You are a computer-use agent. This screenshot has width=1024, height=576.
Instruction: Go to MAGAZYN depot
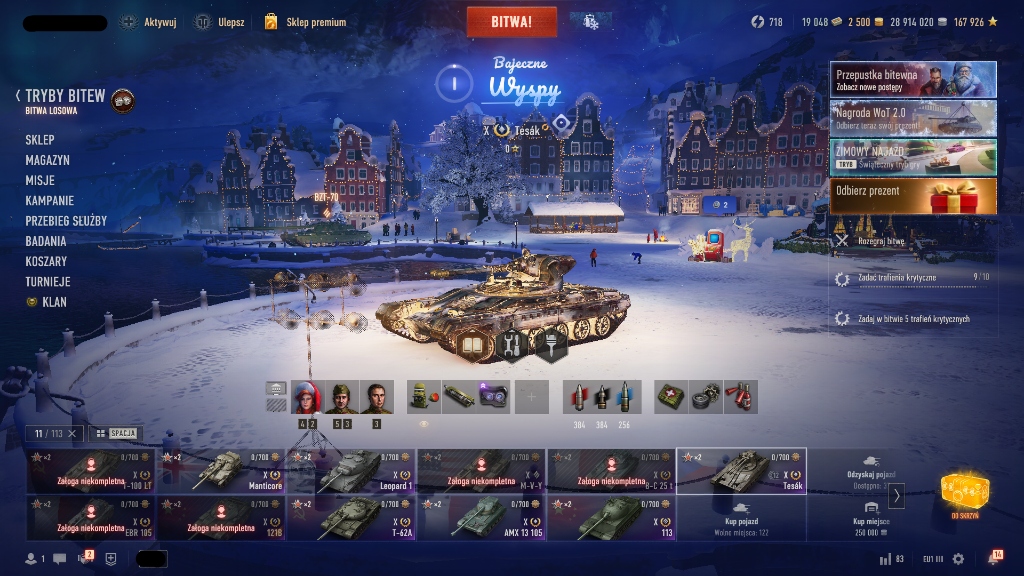(x=47, y=160)
